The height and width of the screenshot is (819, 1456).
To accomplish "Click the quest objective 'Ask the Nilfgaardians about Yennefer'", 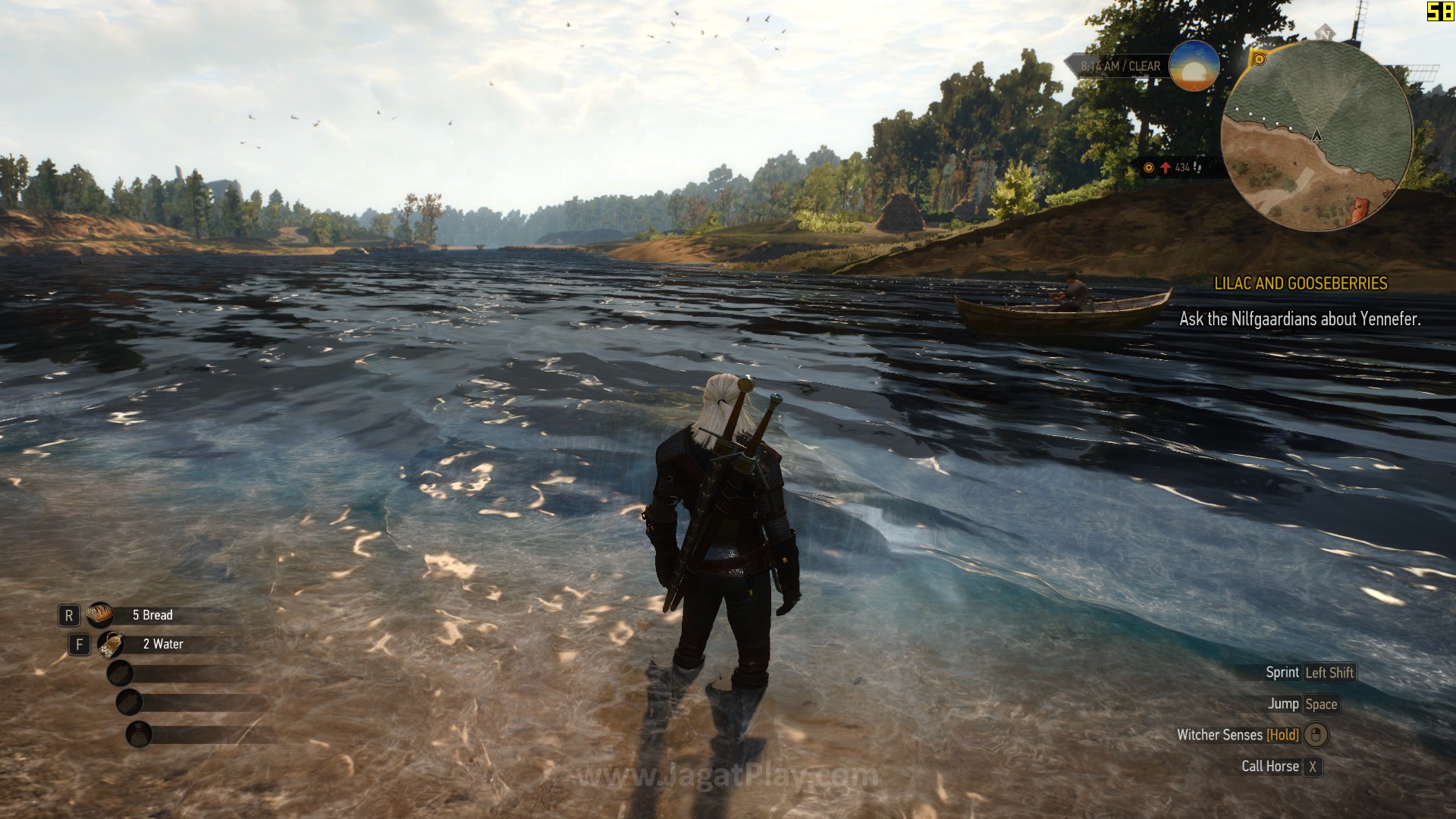I will pyautogui.click(x=1300, y=319).
